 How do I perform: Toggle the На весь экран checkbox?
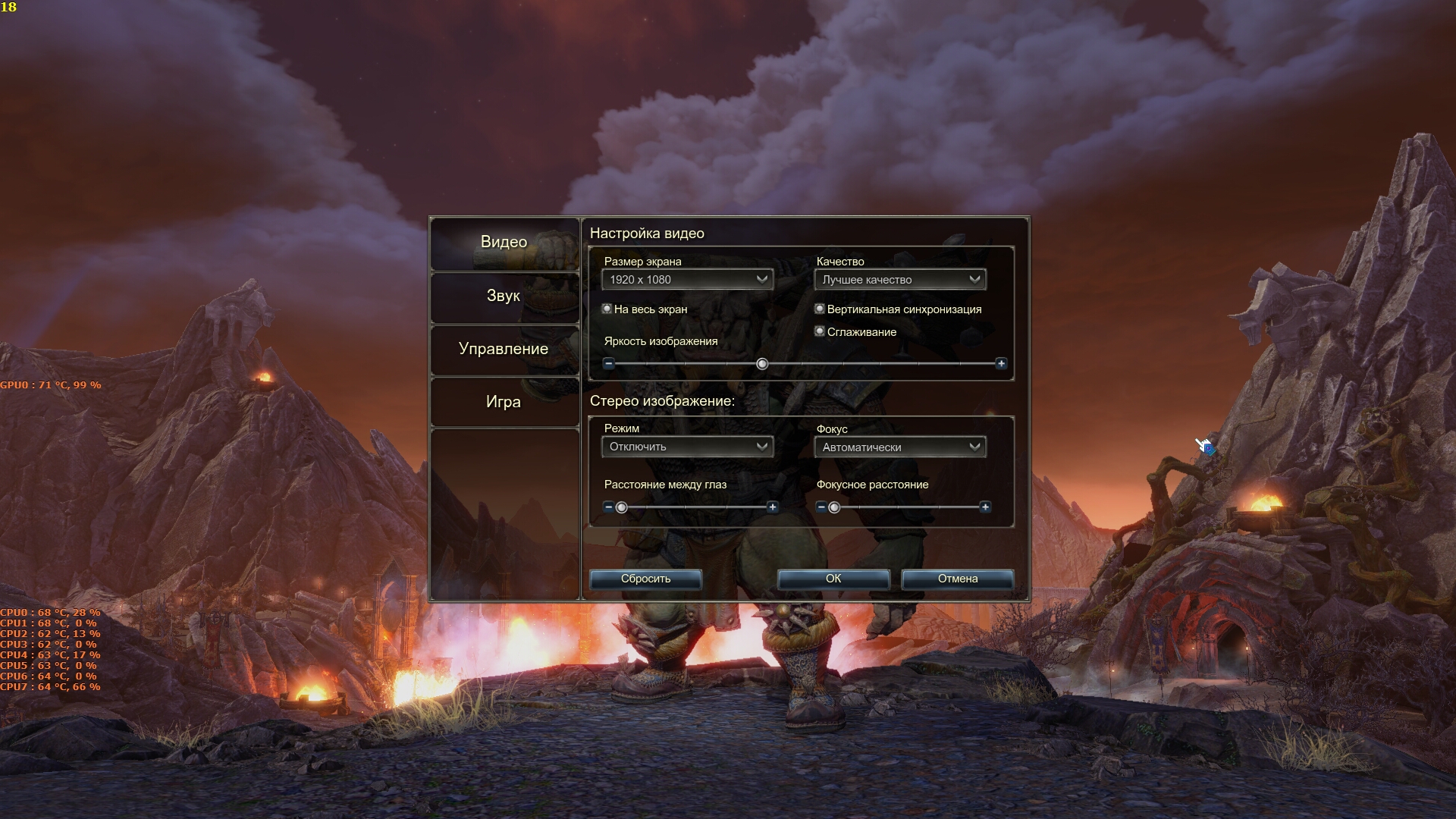[607, 309]
